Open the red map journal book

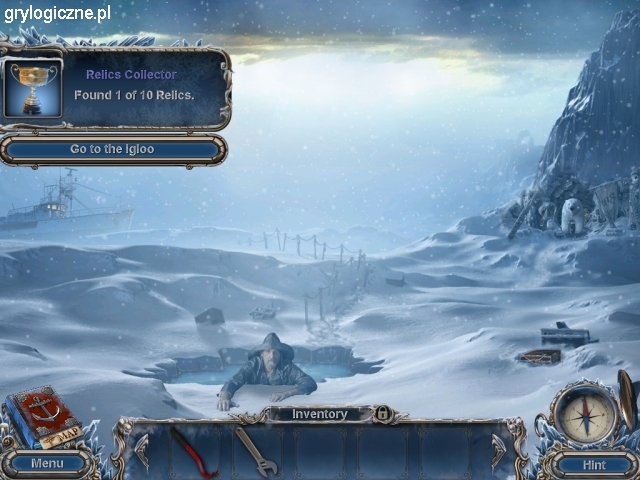pos(43,416)
